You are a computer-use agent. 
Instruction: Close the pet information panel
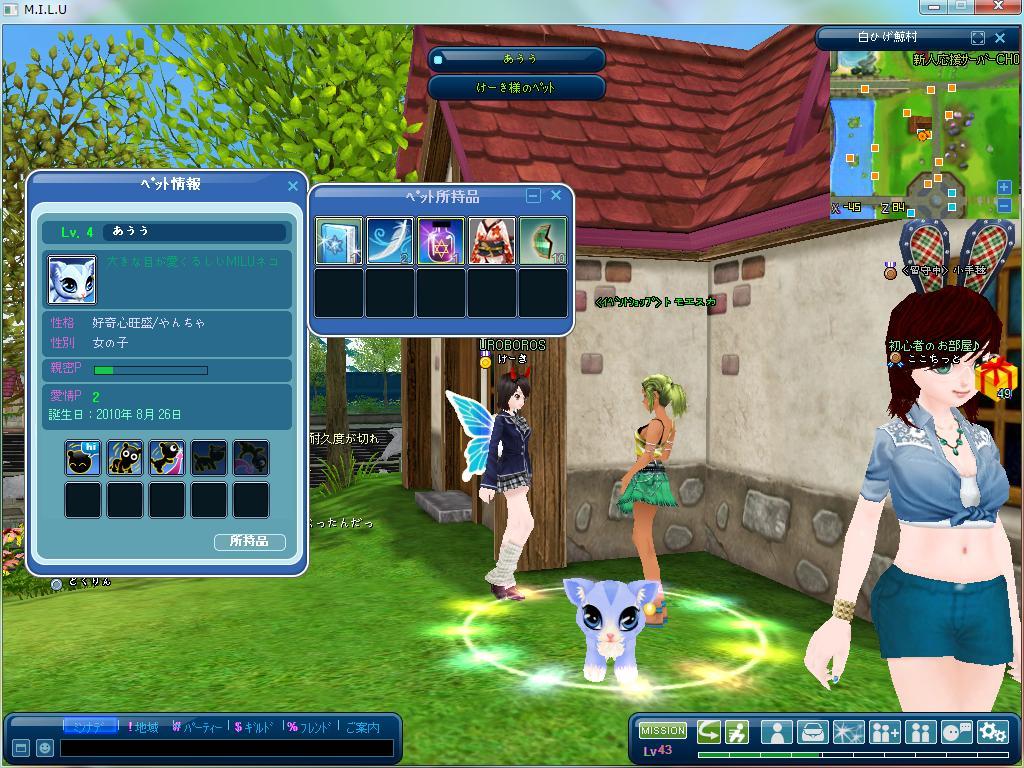293,186
